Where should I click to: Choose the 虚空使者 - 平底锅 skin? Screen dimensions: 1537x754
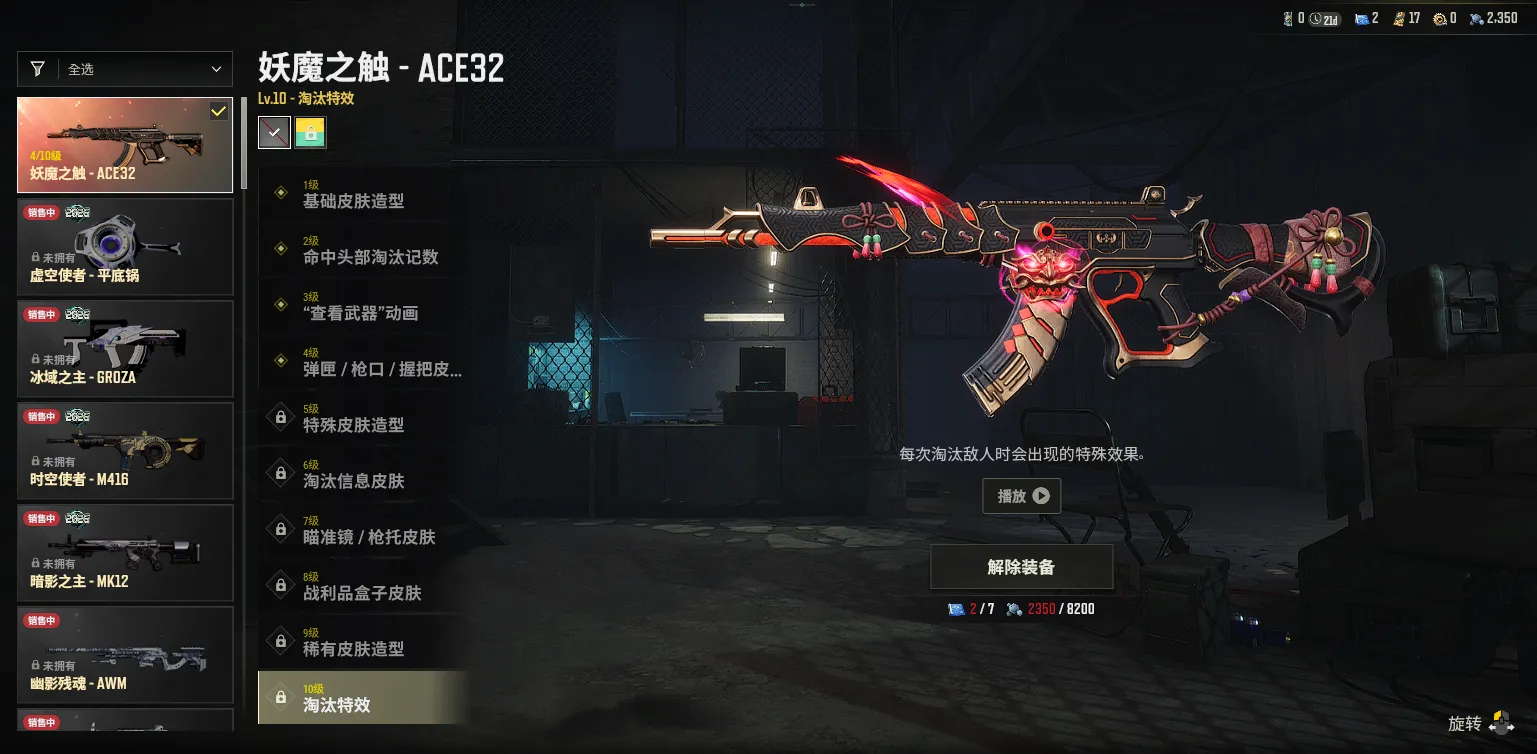pyautogui.click(x=125, y=247)
